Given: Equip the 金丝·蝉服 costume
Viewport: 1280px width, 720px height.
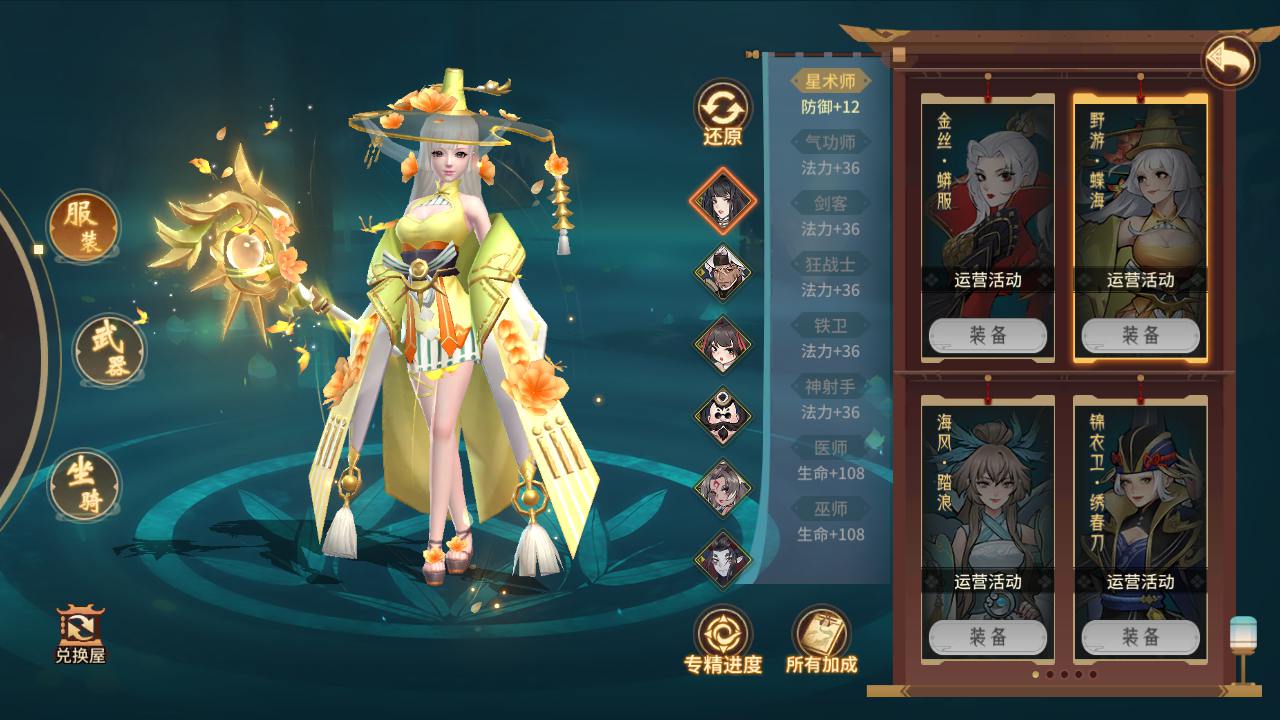Looking at the screenshot, I should [x=987, y=336].
